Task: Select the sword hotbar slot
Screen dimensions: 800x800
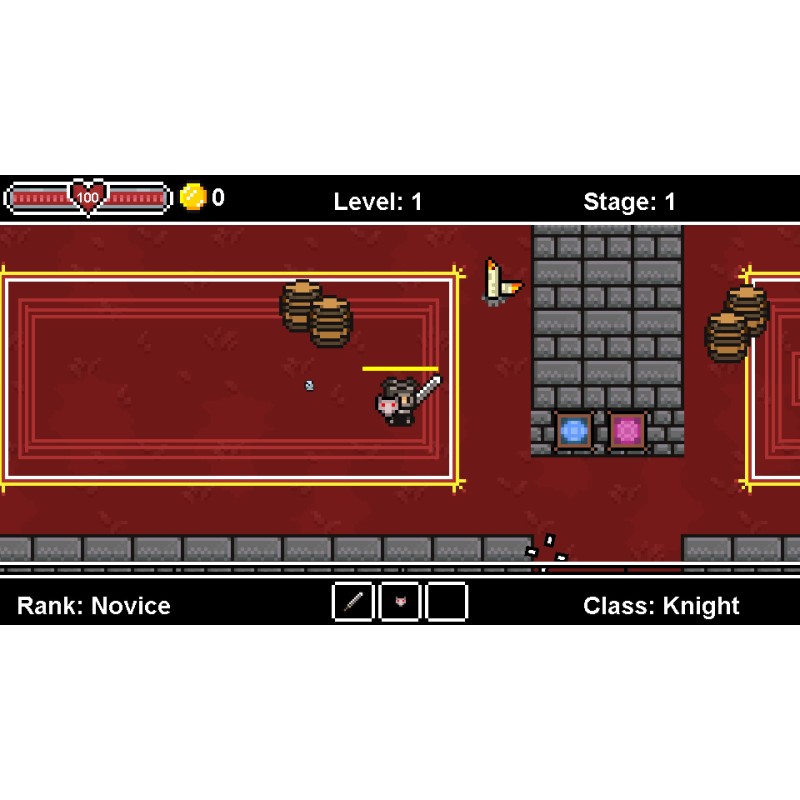Action: [x=353, y=602]
